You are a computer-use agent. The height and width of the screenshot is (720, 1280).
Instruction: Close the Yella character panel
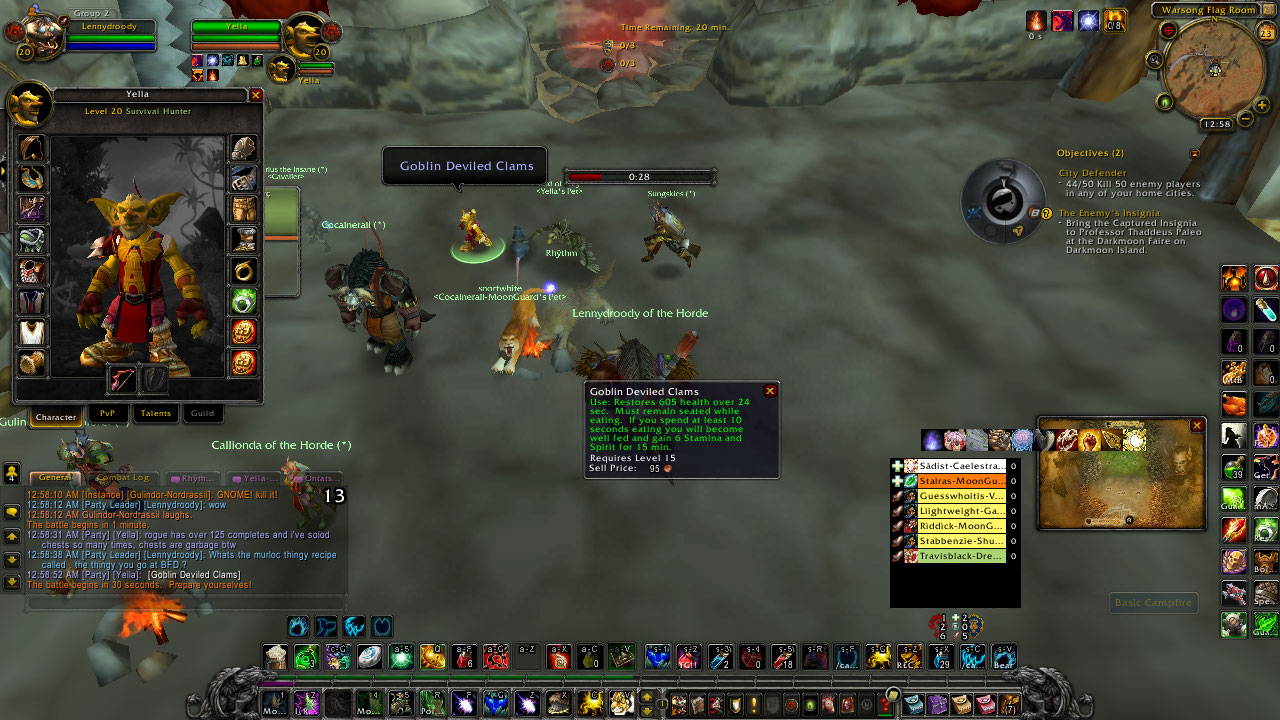click(x=256, y=95)
